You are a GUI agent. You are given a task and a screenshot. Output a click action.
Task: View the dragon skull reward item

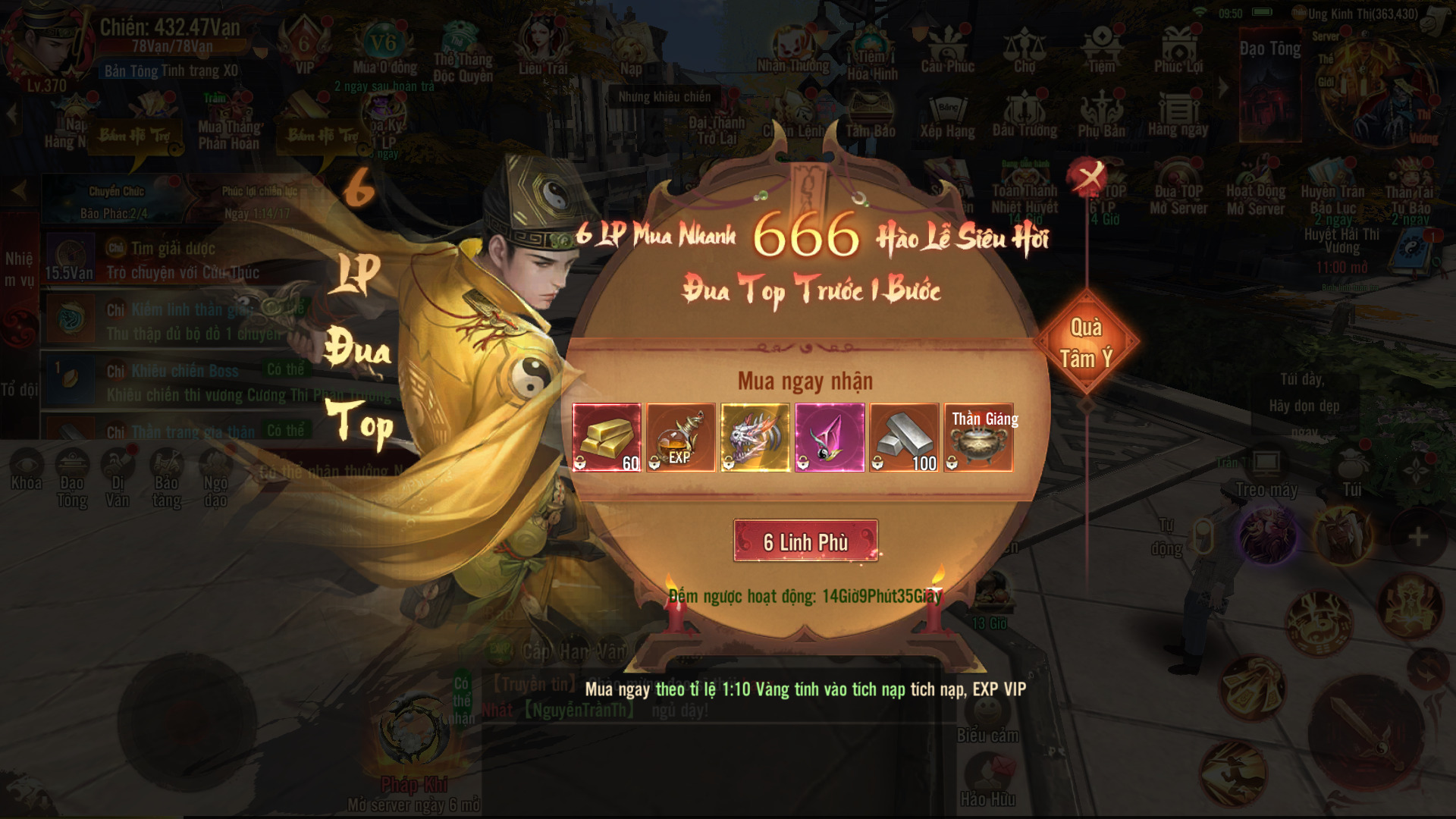tap(755, 438)
